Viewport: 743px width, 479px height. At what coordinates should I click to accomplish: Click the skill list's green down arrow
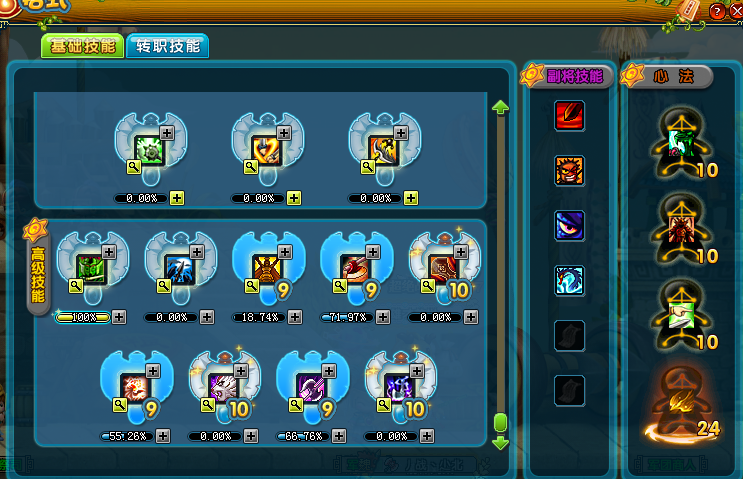[x=501, y=442]
